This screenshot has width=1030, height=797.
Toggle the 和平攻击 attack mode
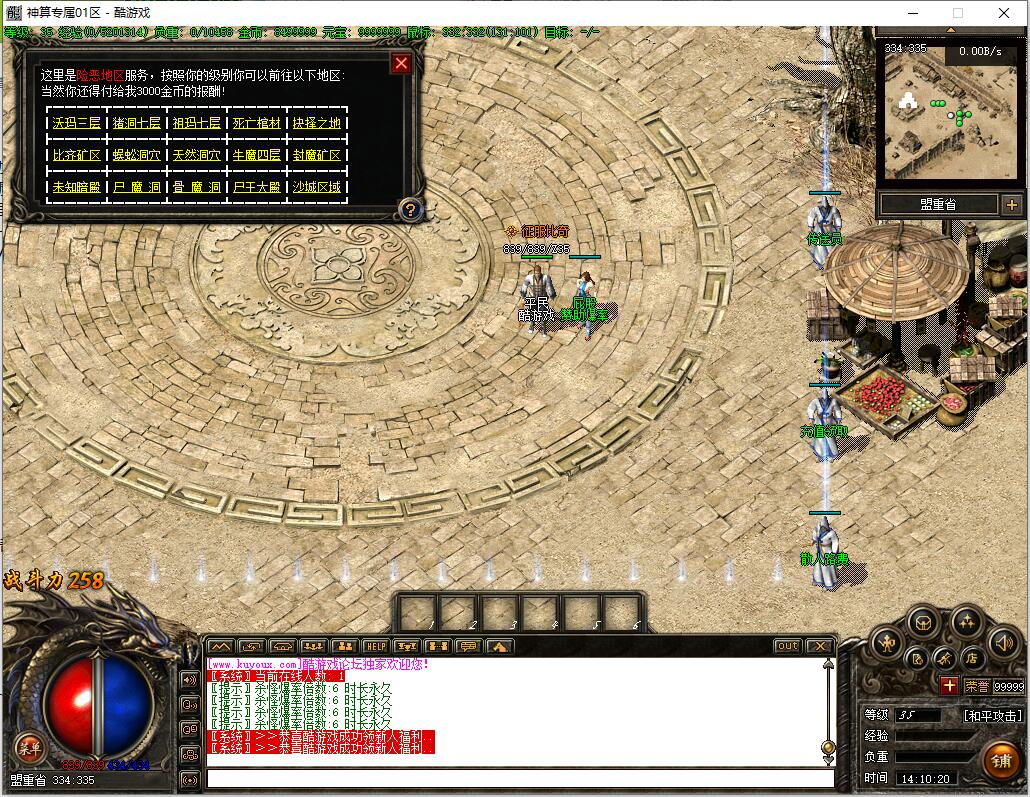[x=992, y=716]
